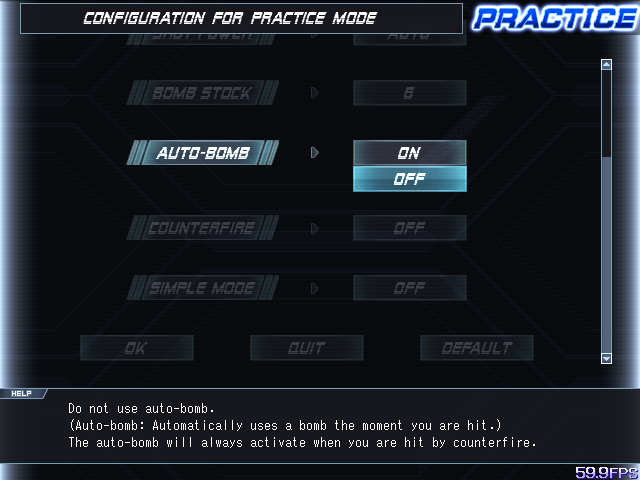Change the Simple Mode OFF value

point(409,288)
